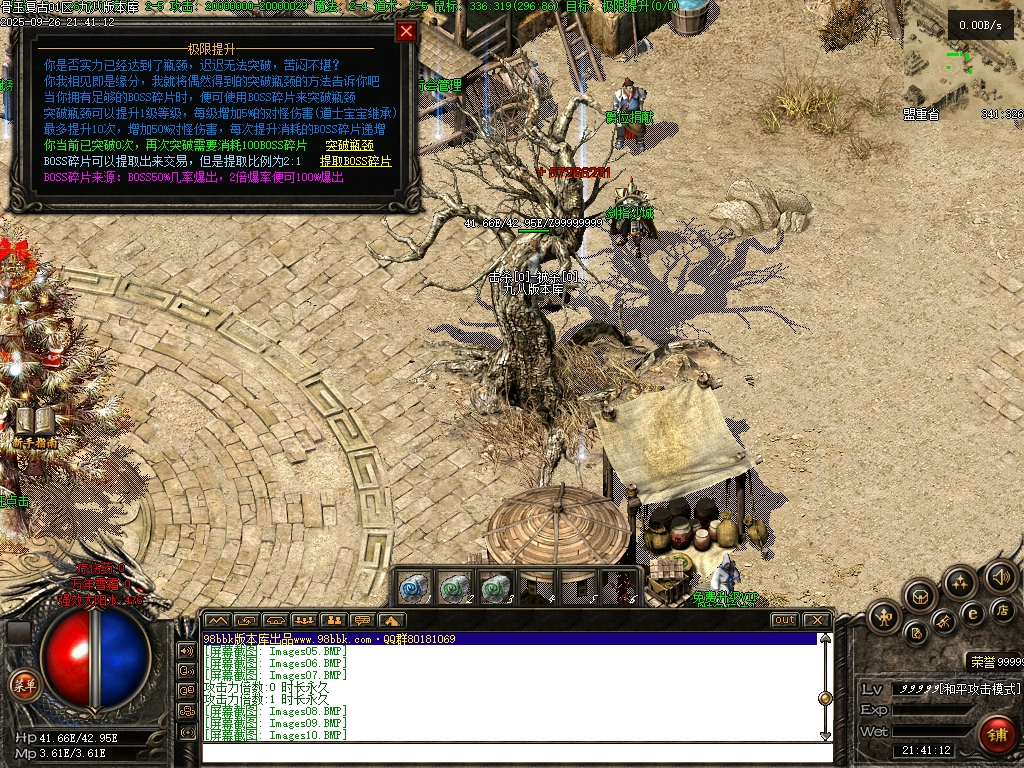The height and width of the screenshot is (768, 1024).
Task: Close the chat panel with its X button
Action: click(x=817, y=620)
